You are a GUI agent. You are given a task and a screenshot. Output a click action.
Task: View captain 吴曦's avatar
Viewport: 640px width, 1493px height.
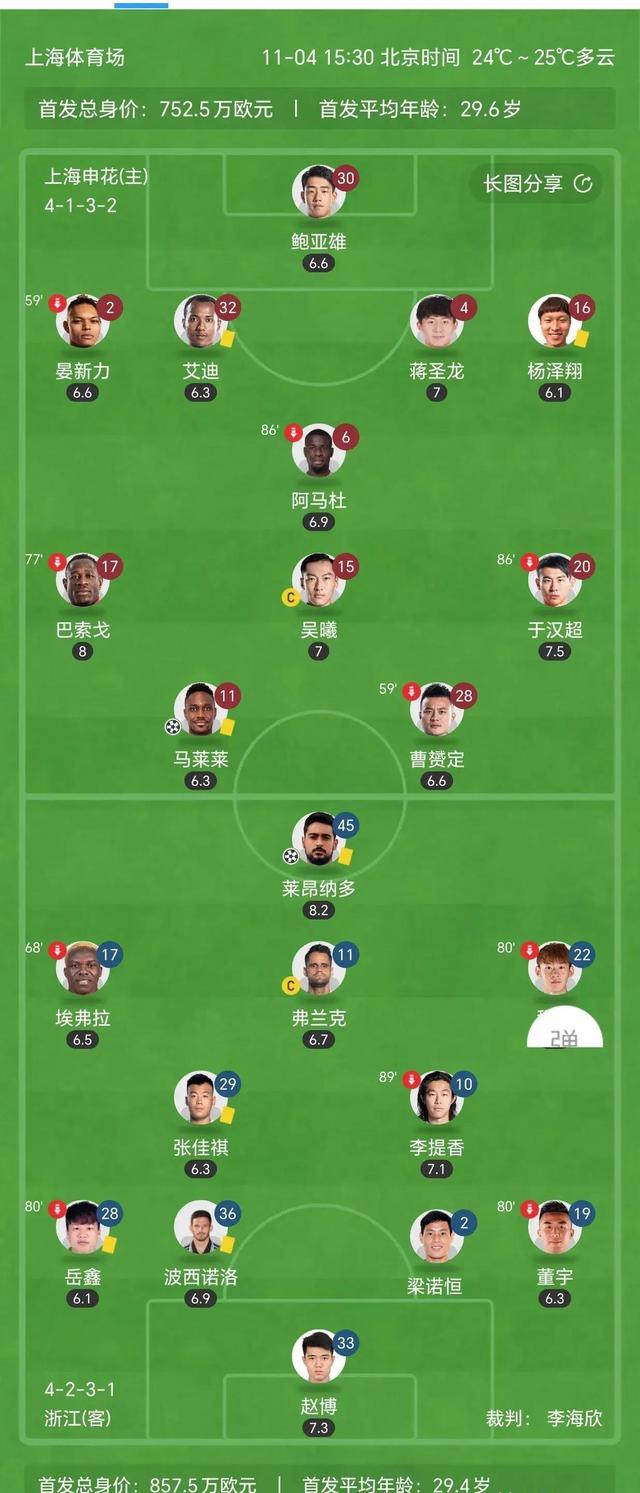click(x=318, y=580)
